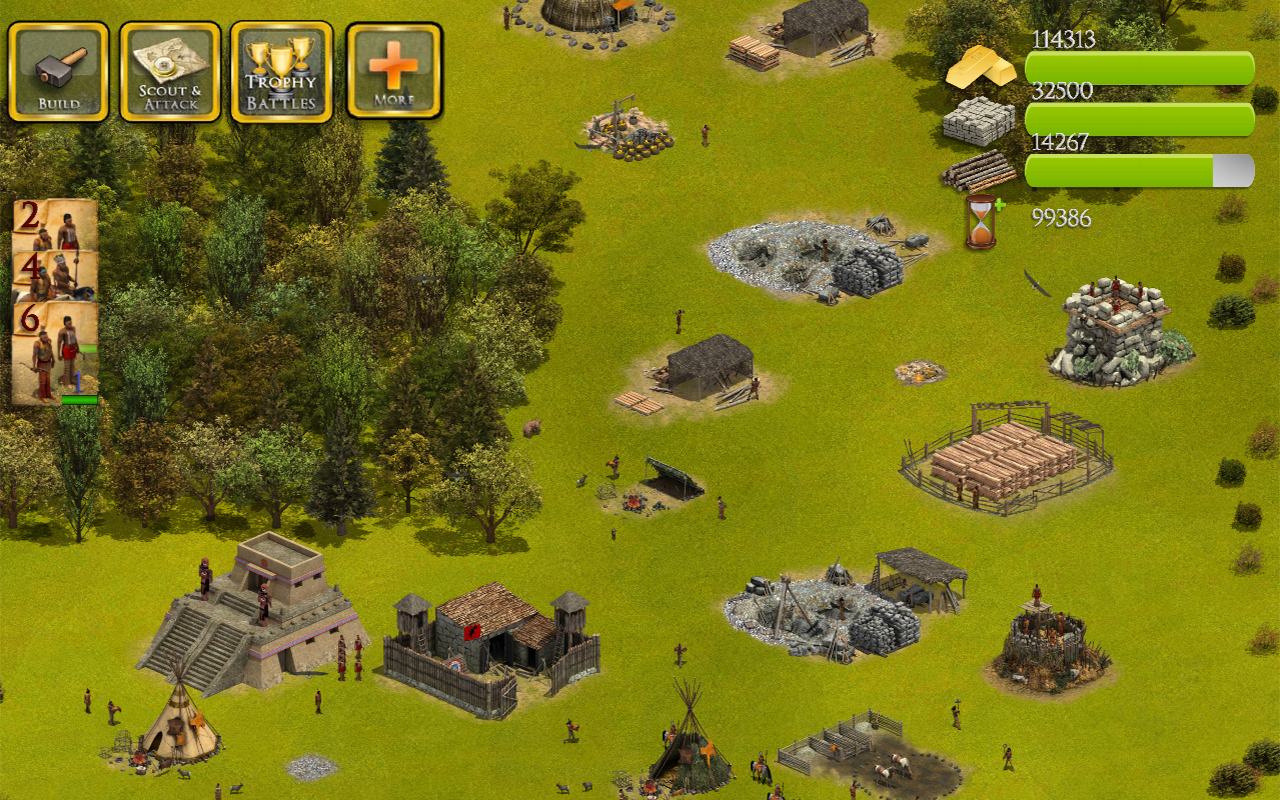The height and width of the screenshot is (800, 1280).
Task: Select the lumber storage yard
Action: point(1005,455)
